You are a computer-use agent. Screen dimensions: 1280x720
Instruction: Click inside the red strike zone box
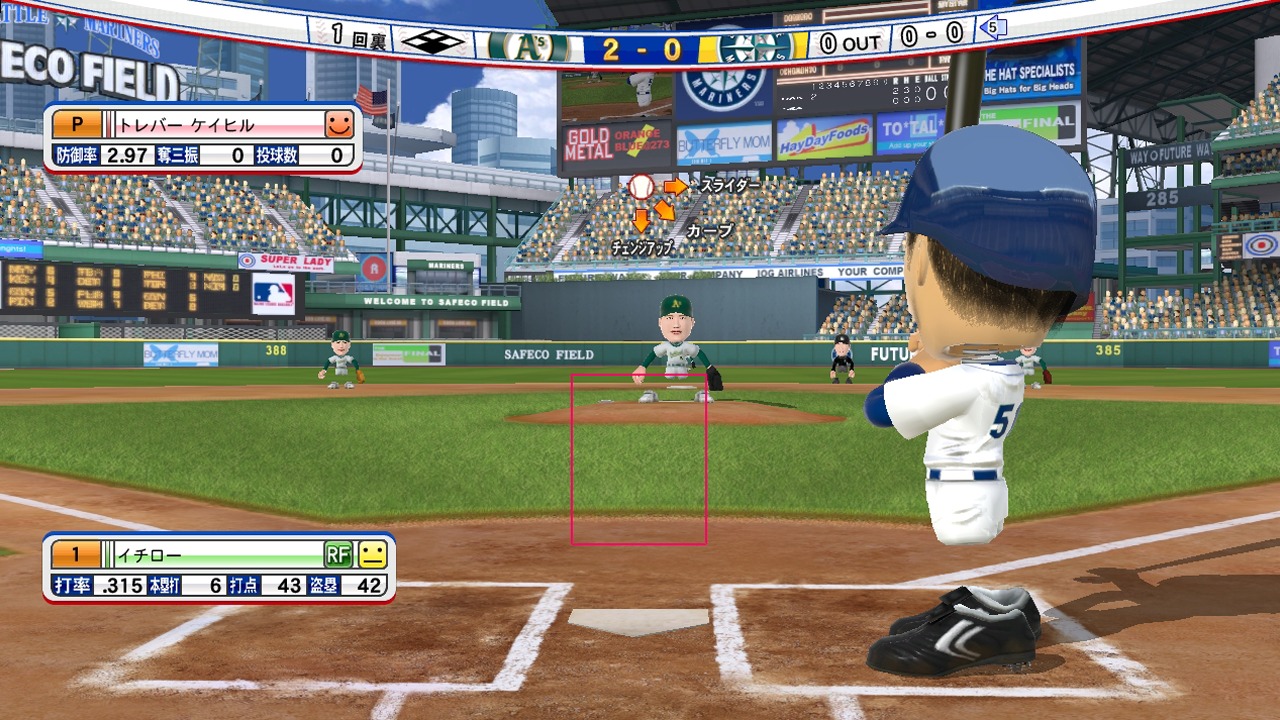tap(639, 459)
